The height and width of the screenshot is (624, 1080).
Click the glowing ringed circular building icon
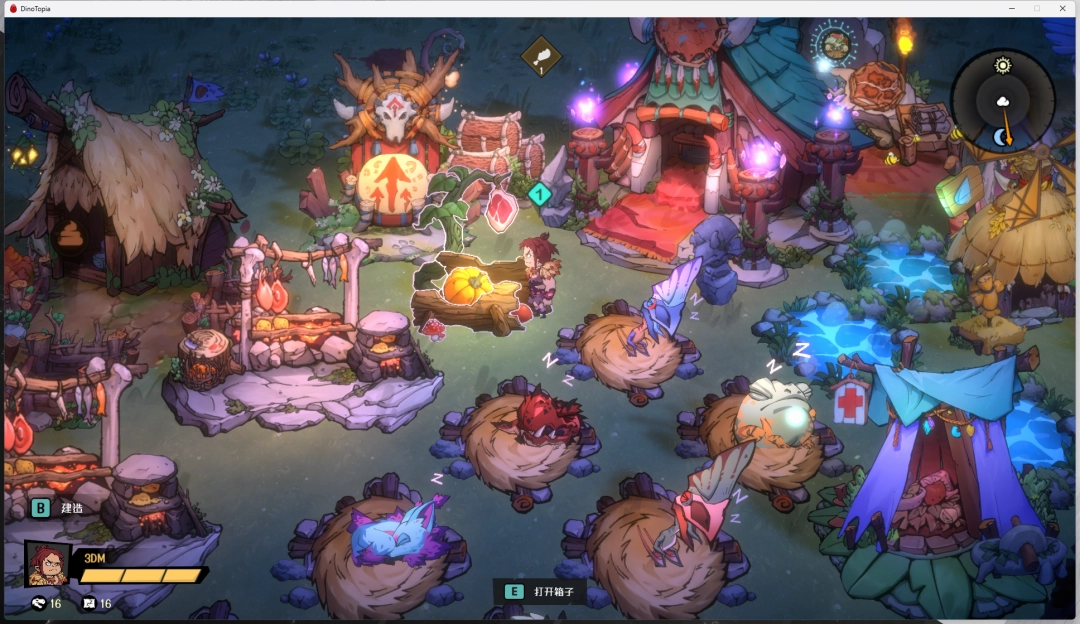(834, 43)
